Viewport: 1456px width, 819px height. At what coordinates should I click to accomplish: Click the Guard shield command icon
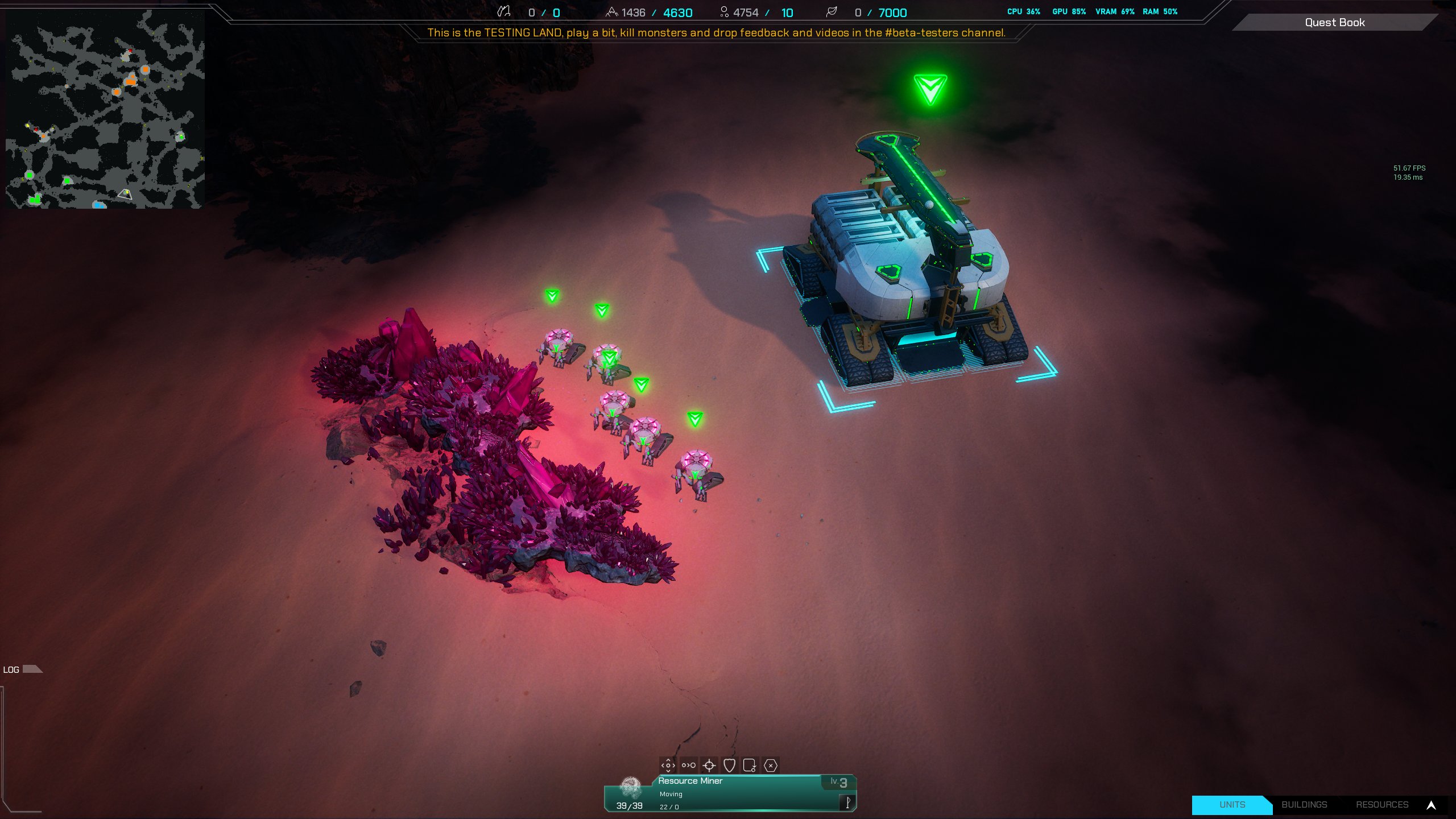point(730,766)
